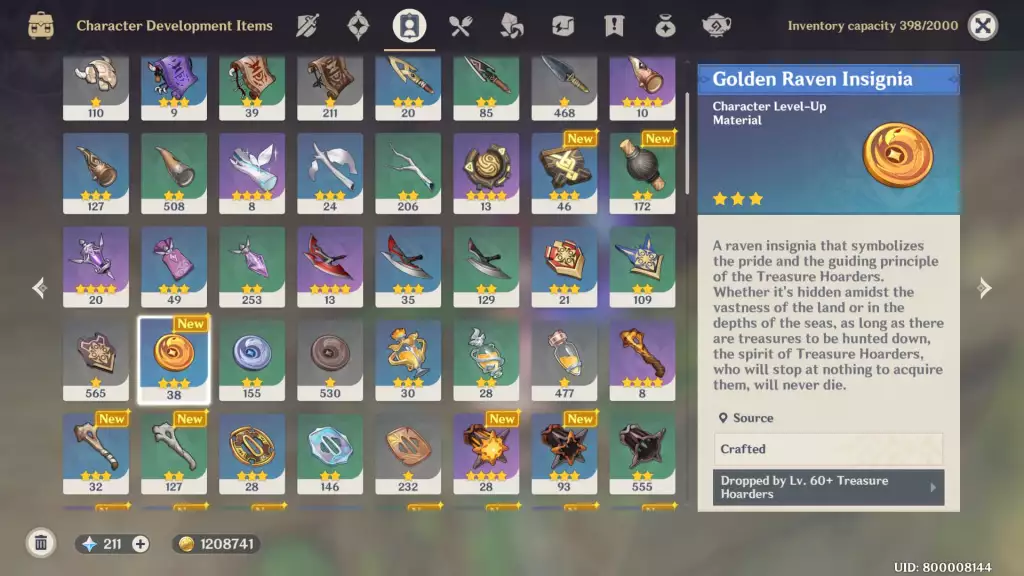1024x576 pixels.
Task: Go to next page with right arrow
Action: point(984,289)
